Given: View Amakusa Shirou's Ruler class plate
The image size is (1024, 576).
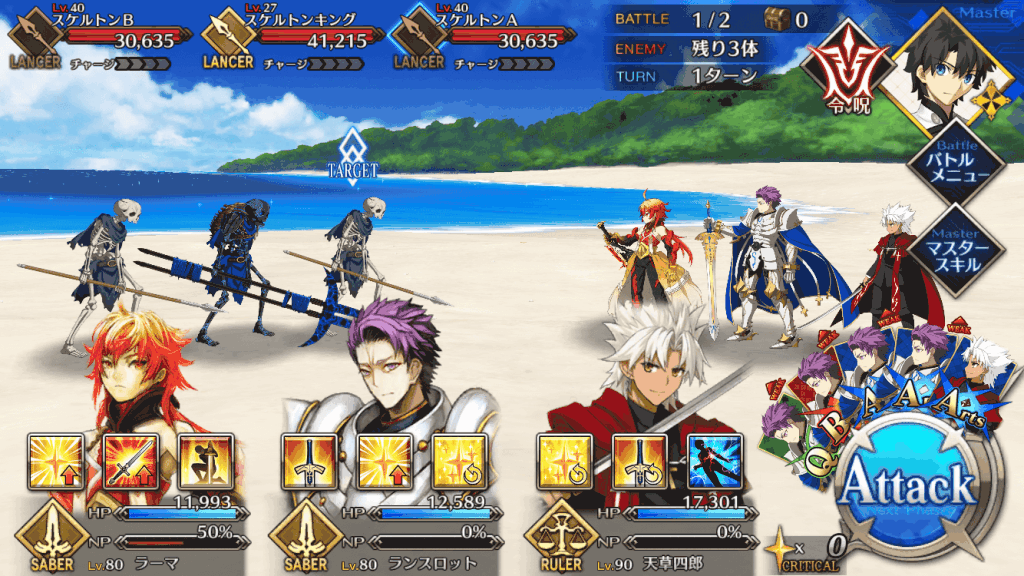Looking at the screenshot, I should click(x=562, y=536).
